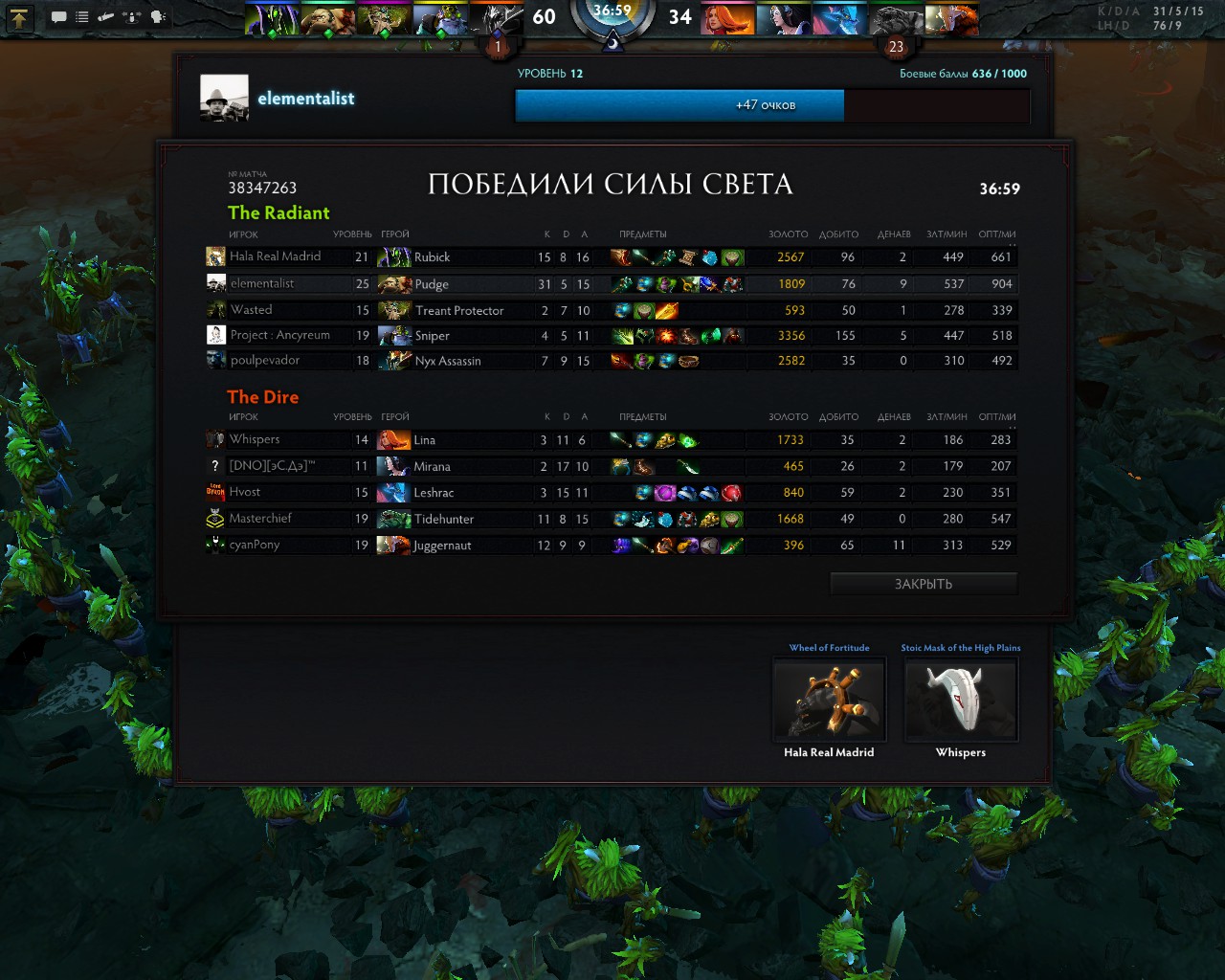Open the scoreboard list icon
Screen dimensions: 1225x980
pyautogui.click(x=82, y=17)
